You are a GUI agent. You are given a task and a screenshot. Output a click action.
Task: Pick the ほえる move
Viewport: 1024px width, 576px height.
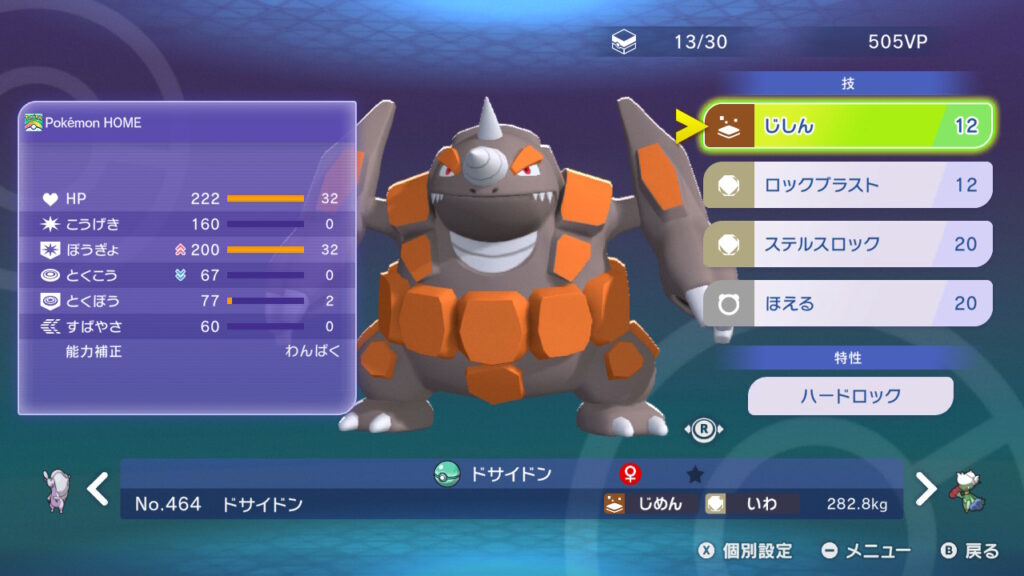coord(848,303)
